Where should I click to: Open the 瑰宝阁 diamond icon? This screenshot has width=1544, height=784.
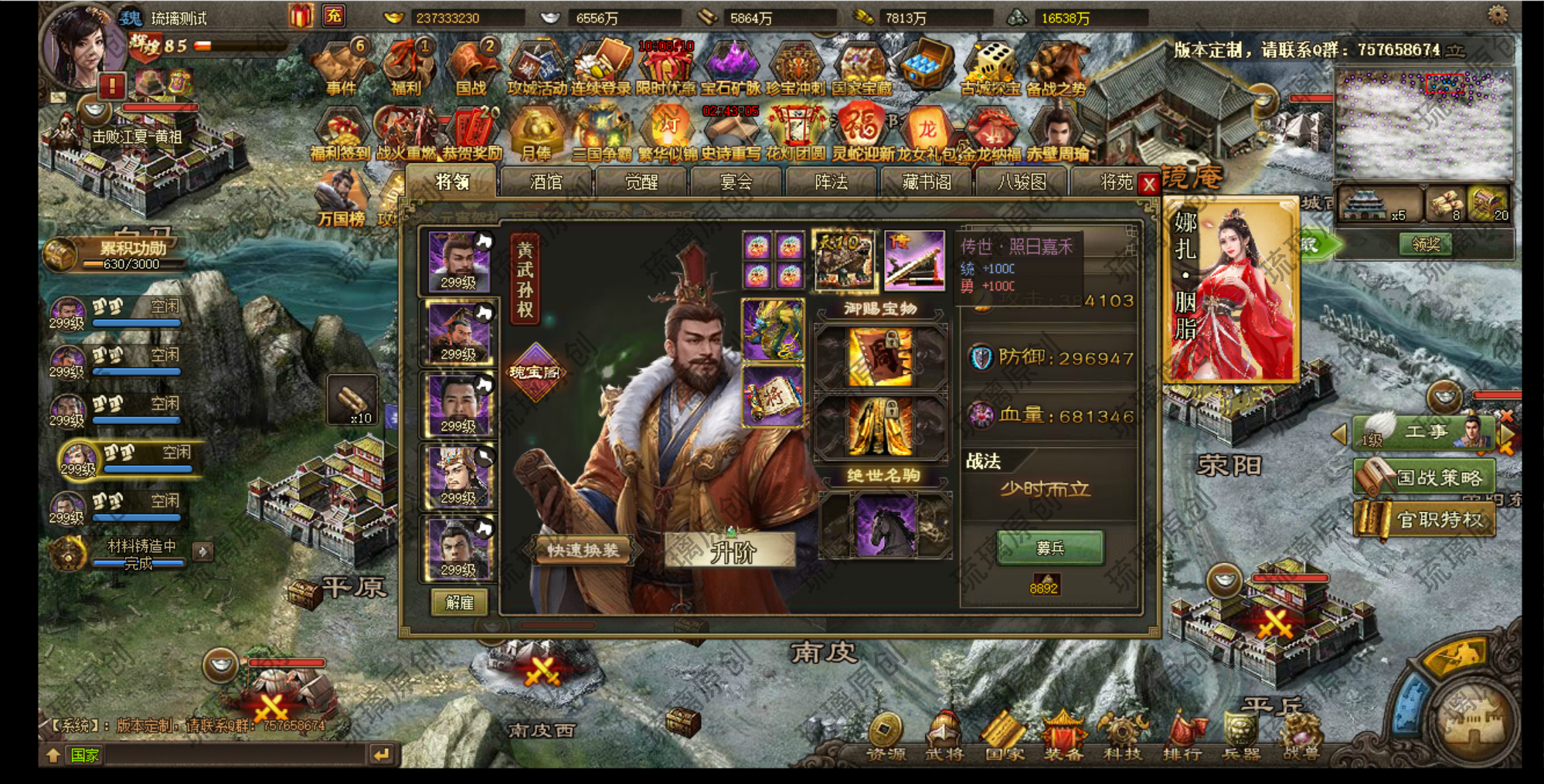coord(534,372)
